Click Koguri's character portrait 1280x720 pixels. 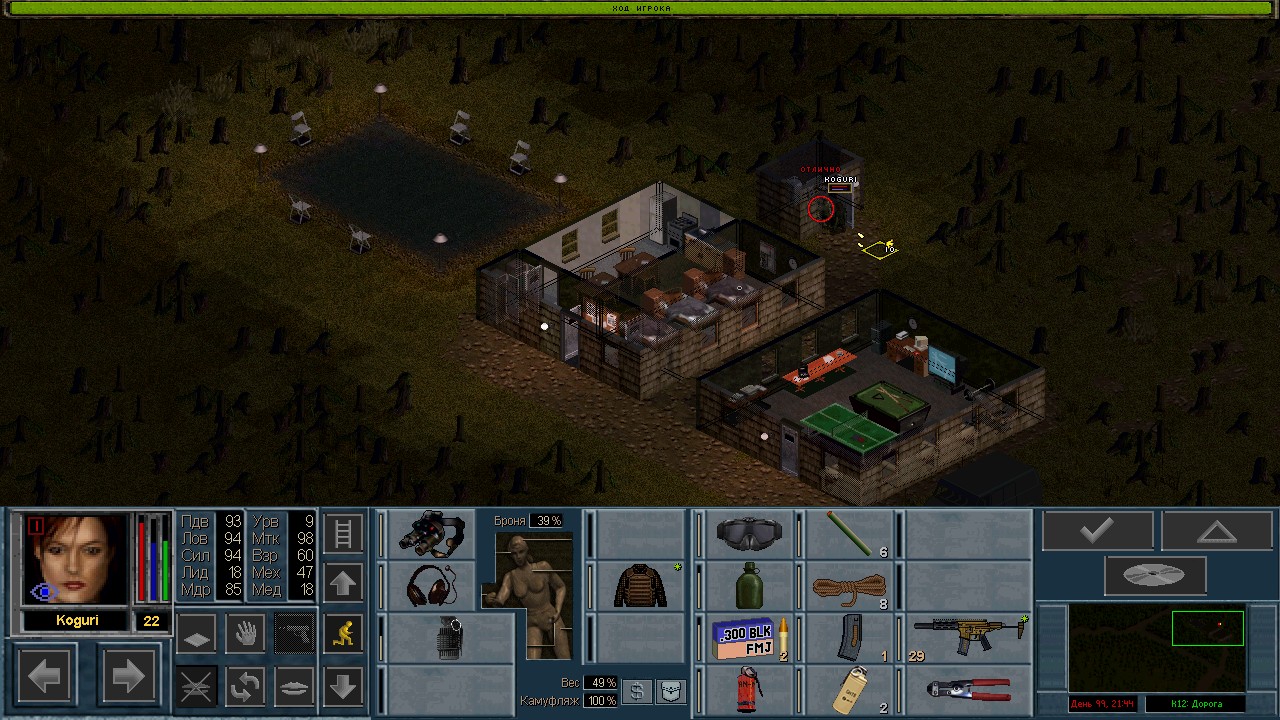(x=77, y=560)
